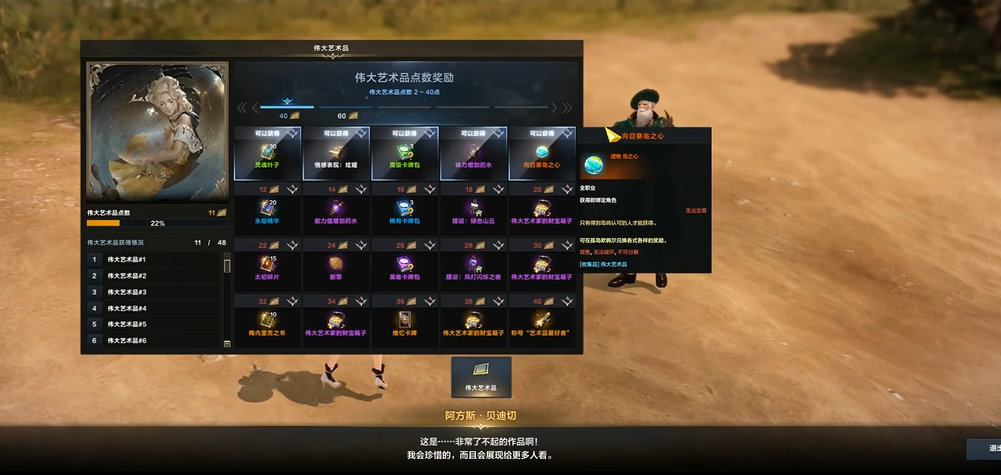Select 伟大艺术品#1 in the list
Image resolution: width=1001 pixels, height=475 pixels.
(x=155, y=259)
